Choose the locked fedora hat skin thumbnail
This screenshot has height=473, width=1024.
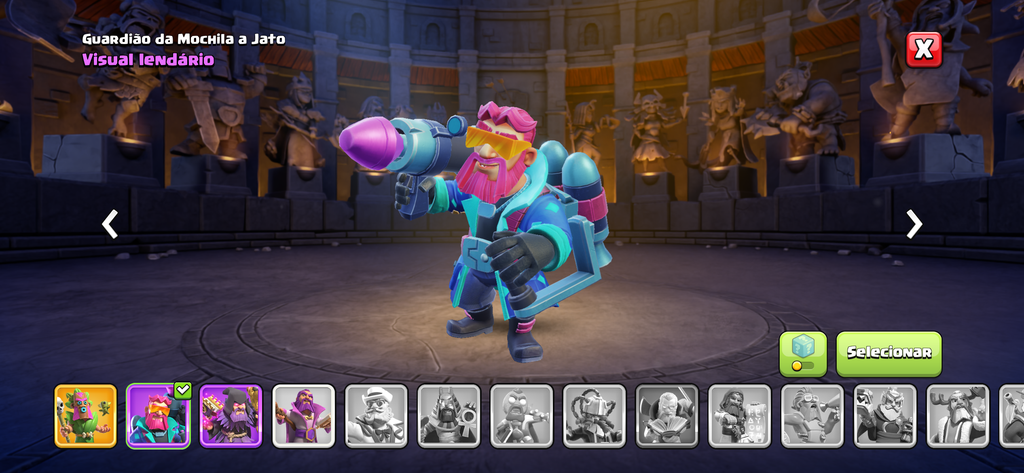click(x=376, y=415)
